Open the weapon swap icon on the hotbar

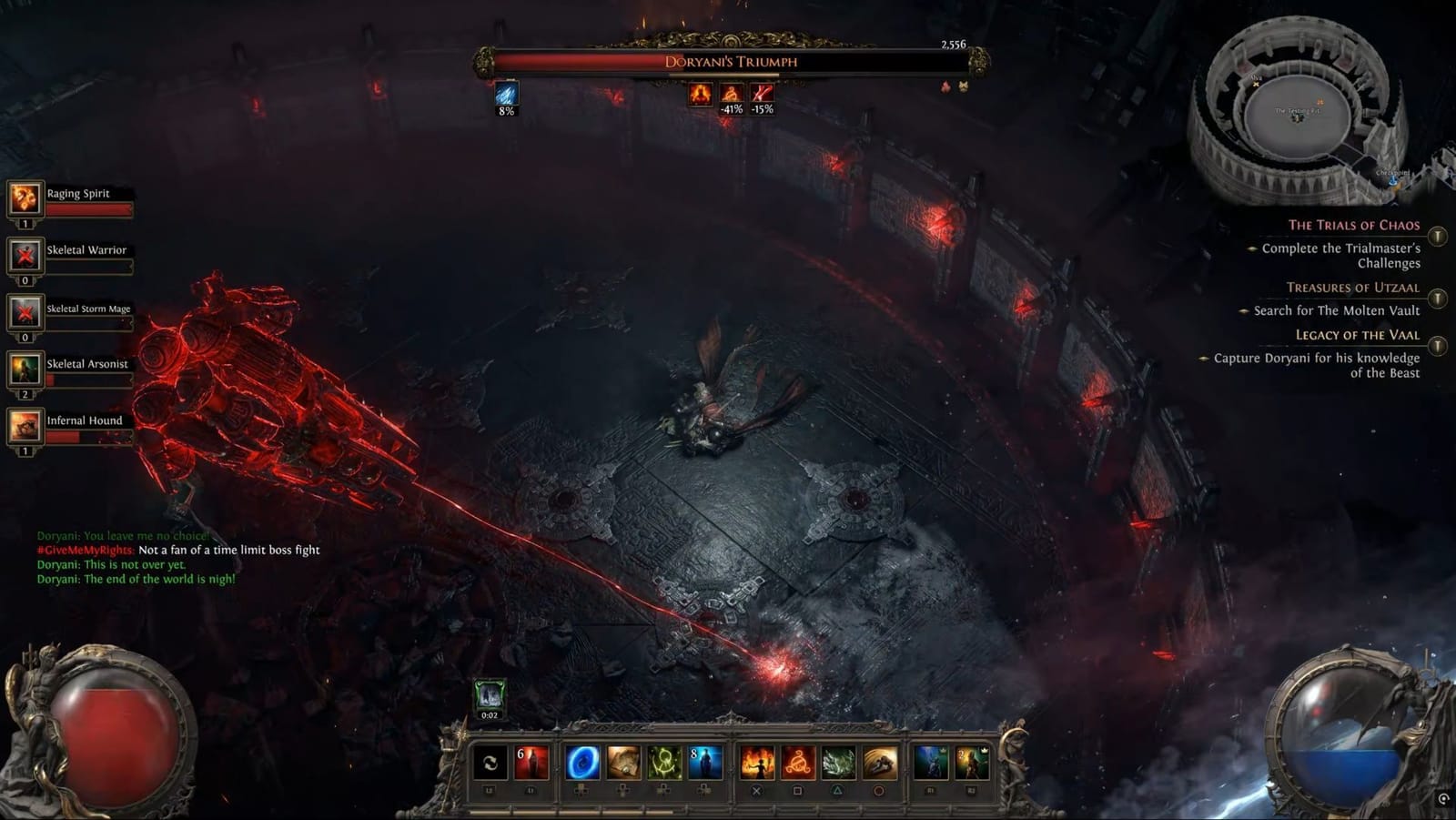pos(491,763)
